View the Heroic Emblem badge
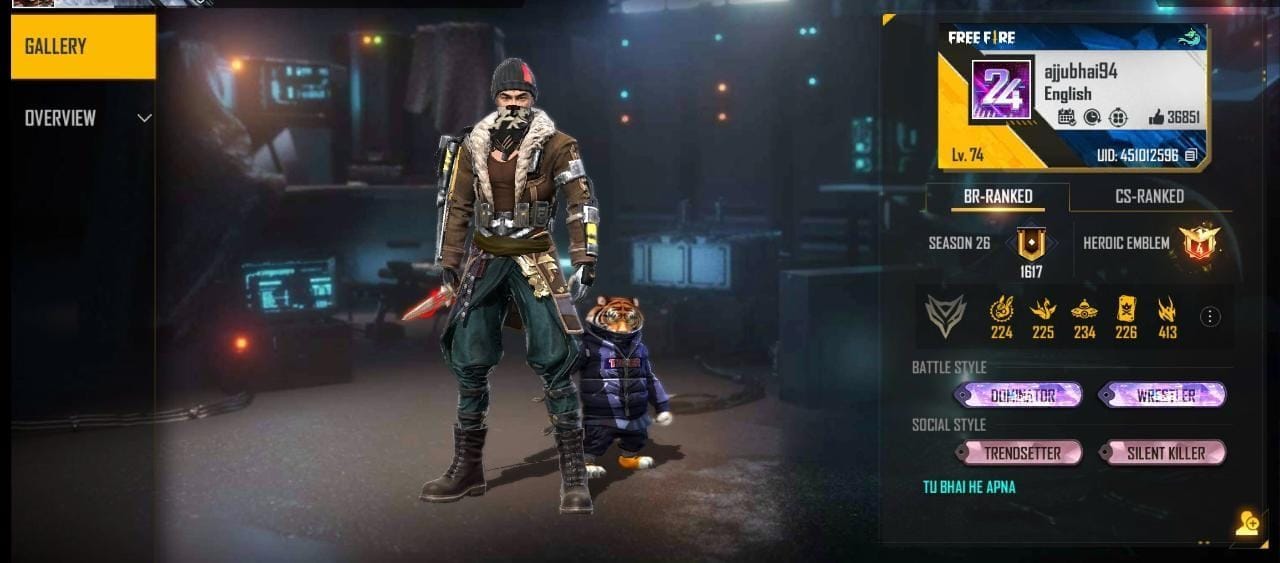Viewport: 1280px width, 563px height. [1197, 243]
